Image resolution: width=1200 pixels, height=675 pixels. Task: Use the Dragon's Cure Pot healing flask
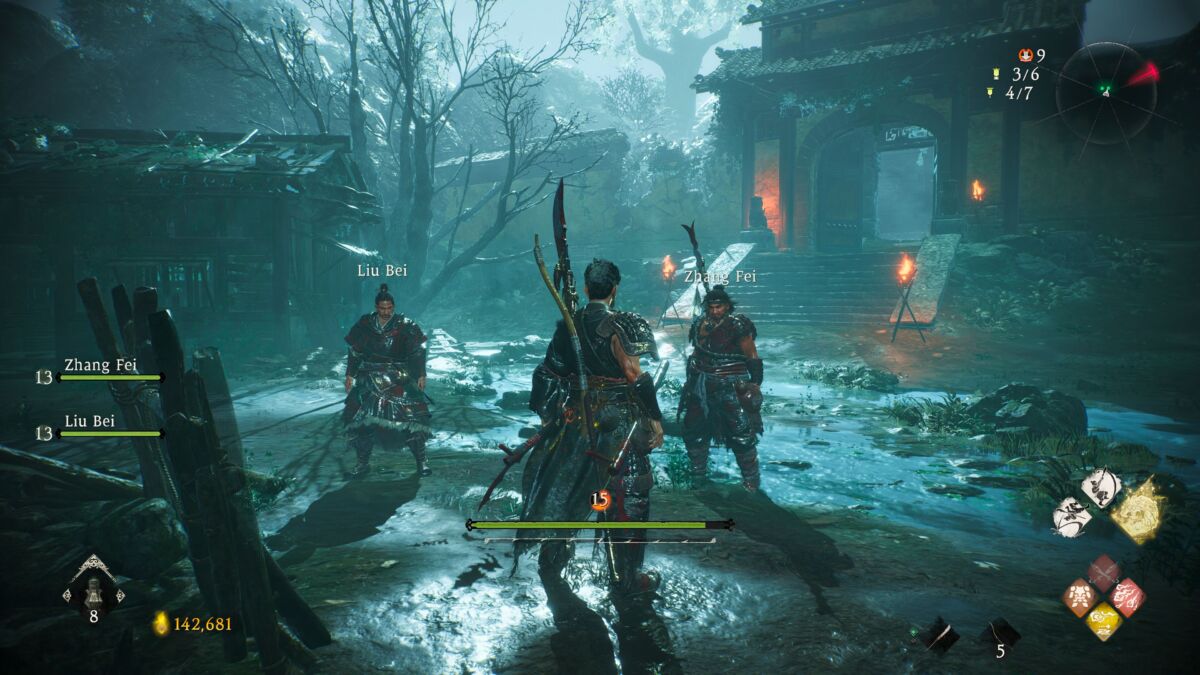[93, 589]
